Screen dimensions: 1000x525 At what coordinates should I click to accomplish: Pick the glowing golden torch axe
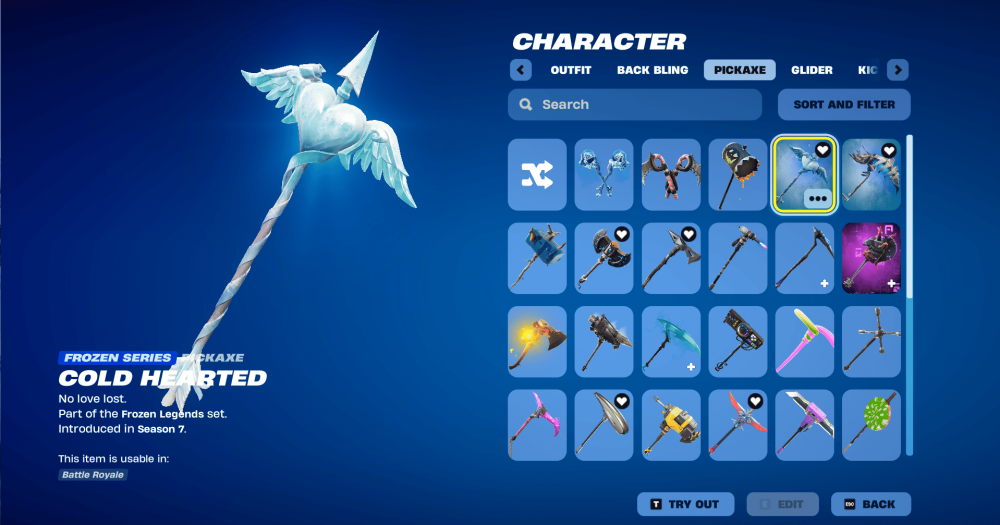pyautogui.click(x=537, y=341)
